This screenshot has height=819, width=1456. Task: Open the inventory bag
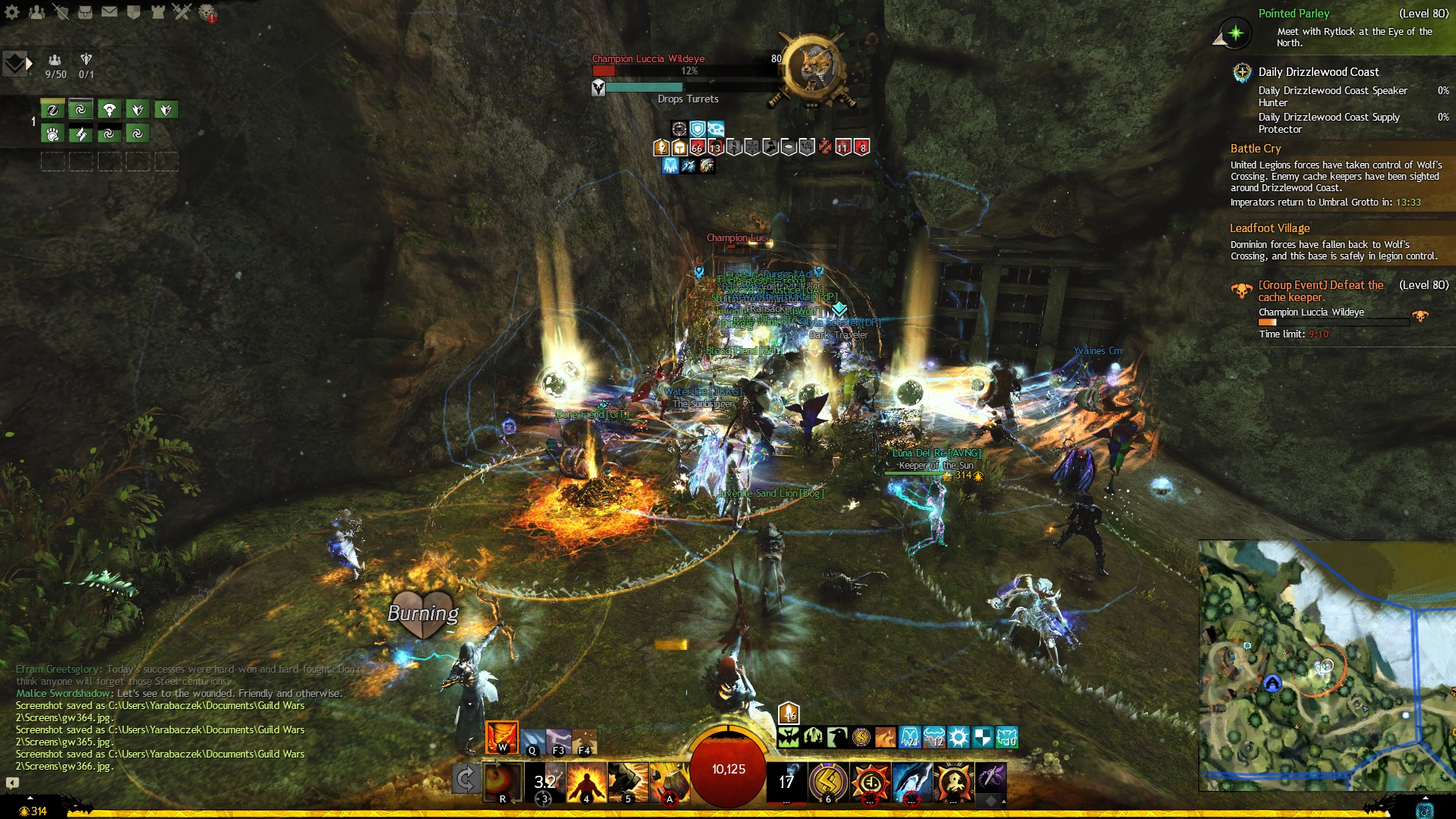tap(85, 12)
